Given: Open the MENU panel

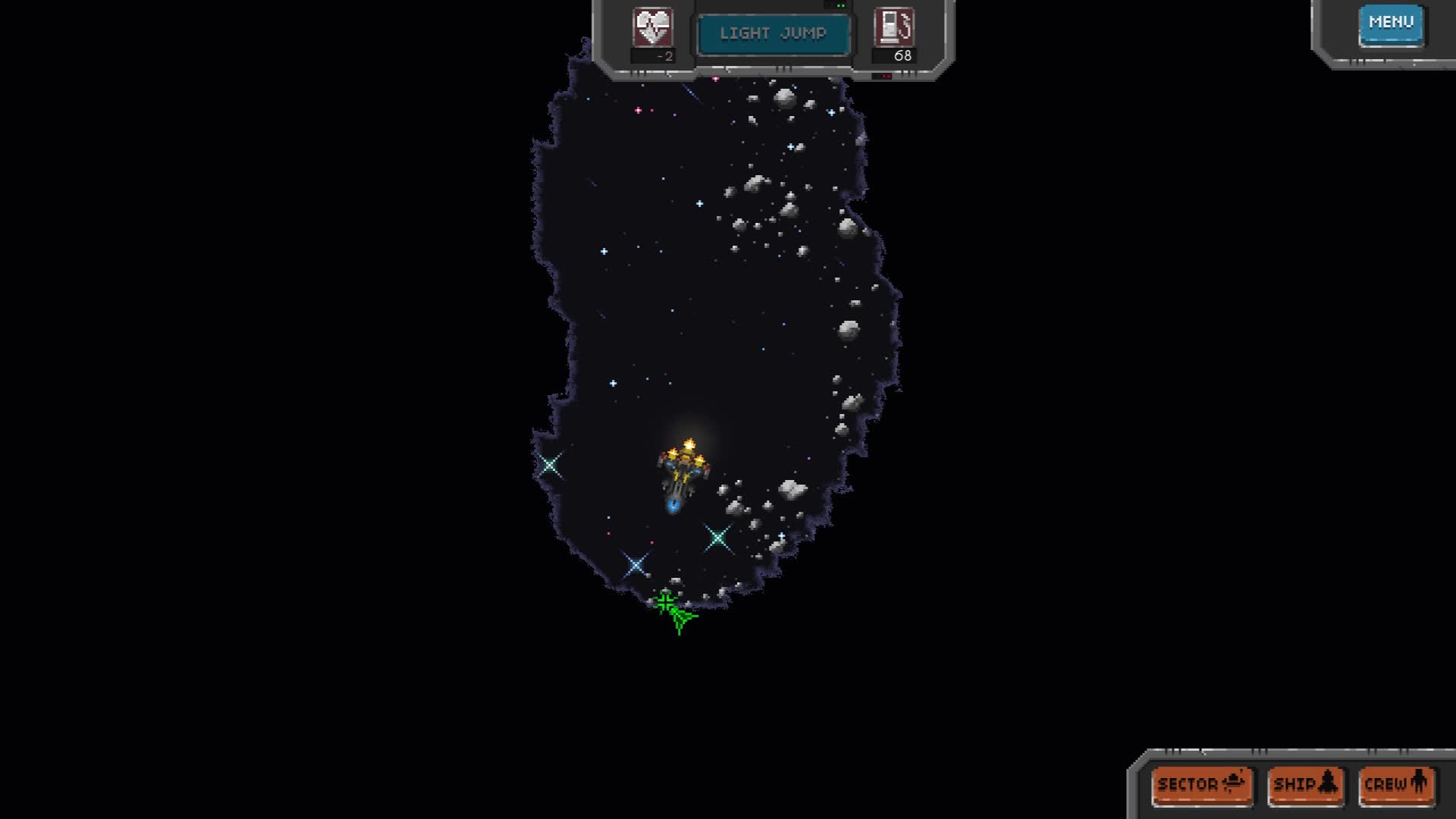Looking at the screenshot, I should (x=1390, y=22).
